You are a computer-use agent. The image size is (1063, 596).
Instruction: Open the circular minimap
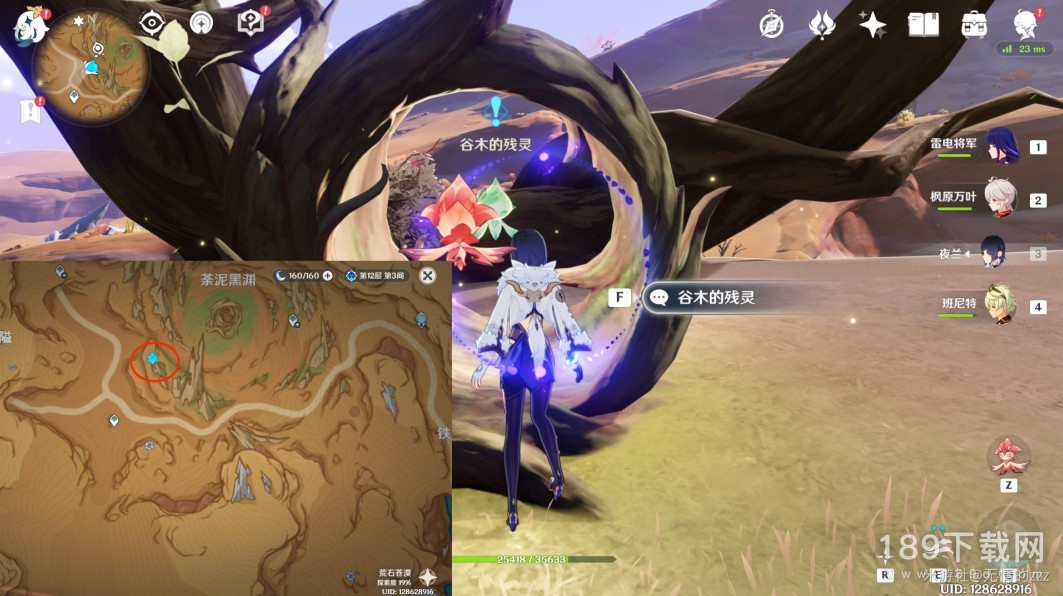click(90, 68)
